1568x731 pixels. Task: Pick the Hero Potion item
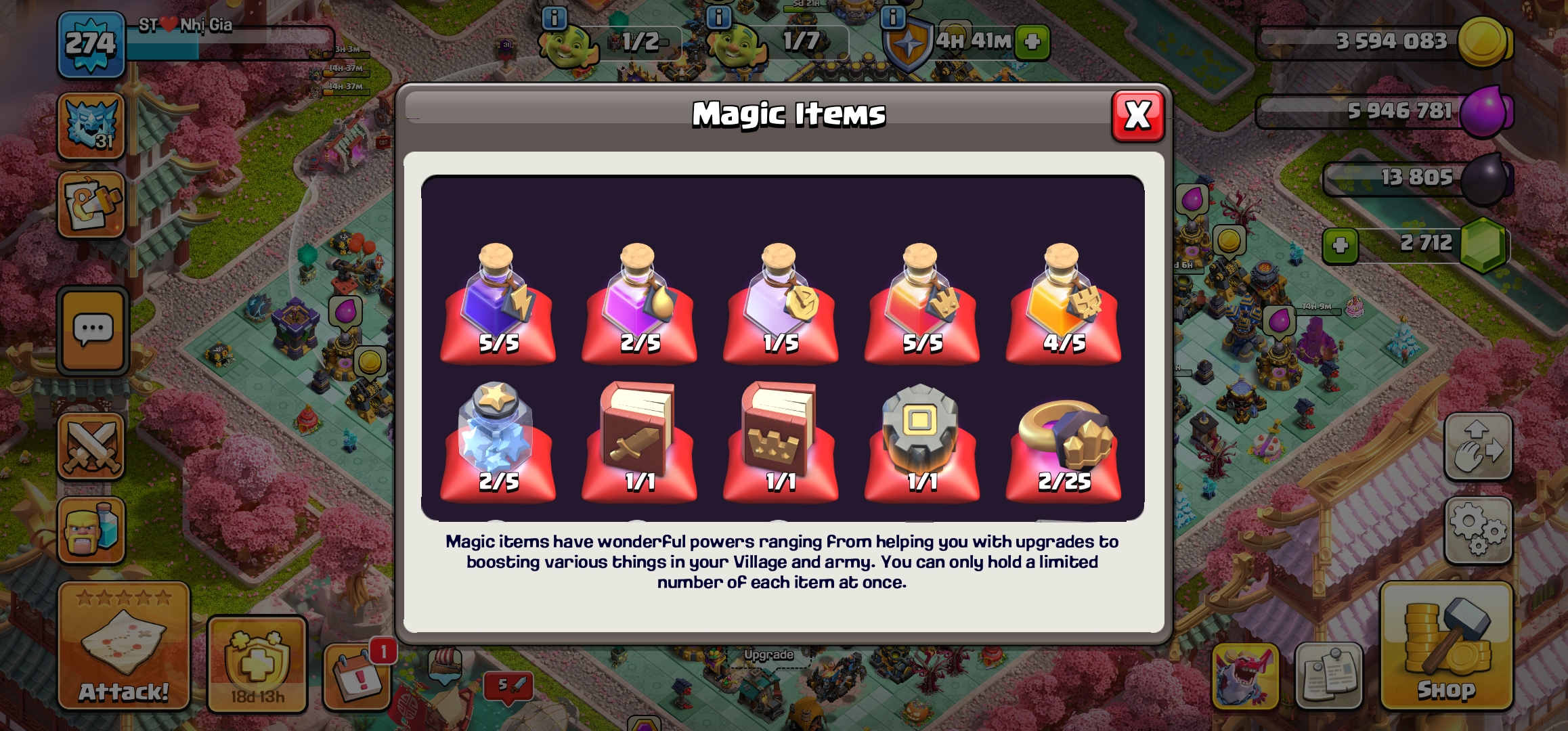point(922,301)
